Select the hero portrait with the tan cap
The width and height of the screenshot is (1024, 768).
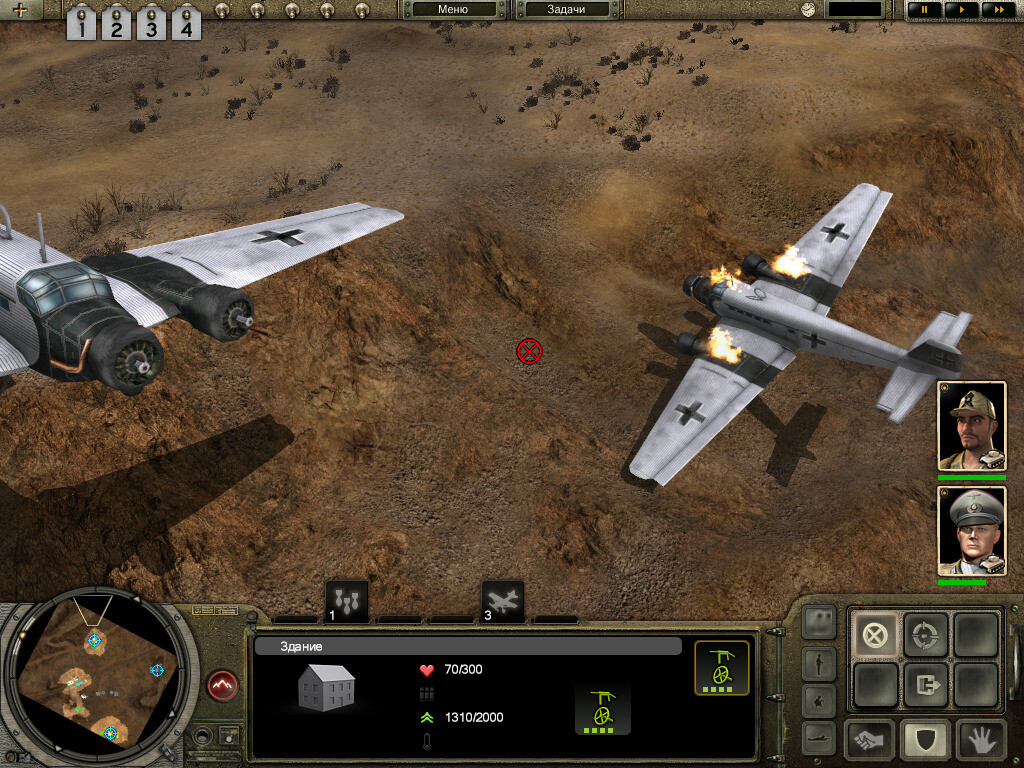tap(971, 425)
